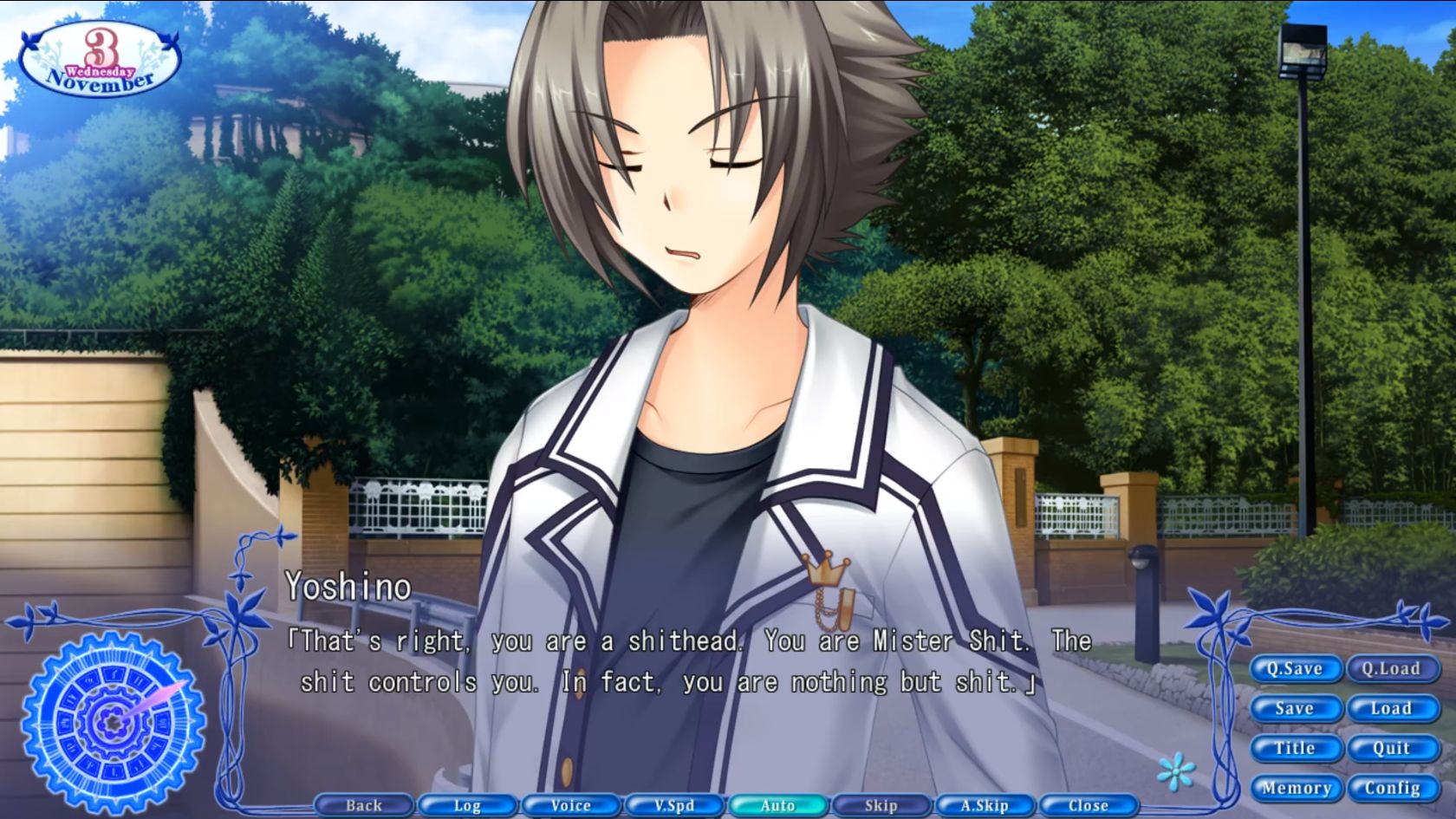Image resolution: width=1456 pixels, height=819 pixels.
Task: Open the Memory scene gallery
Action: click(x=1297, y=788)
